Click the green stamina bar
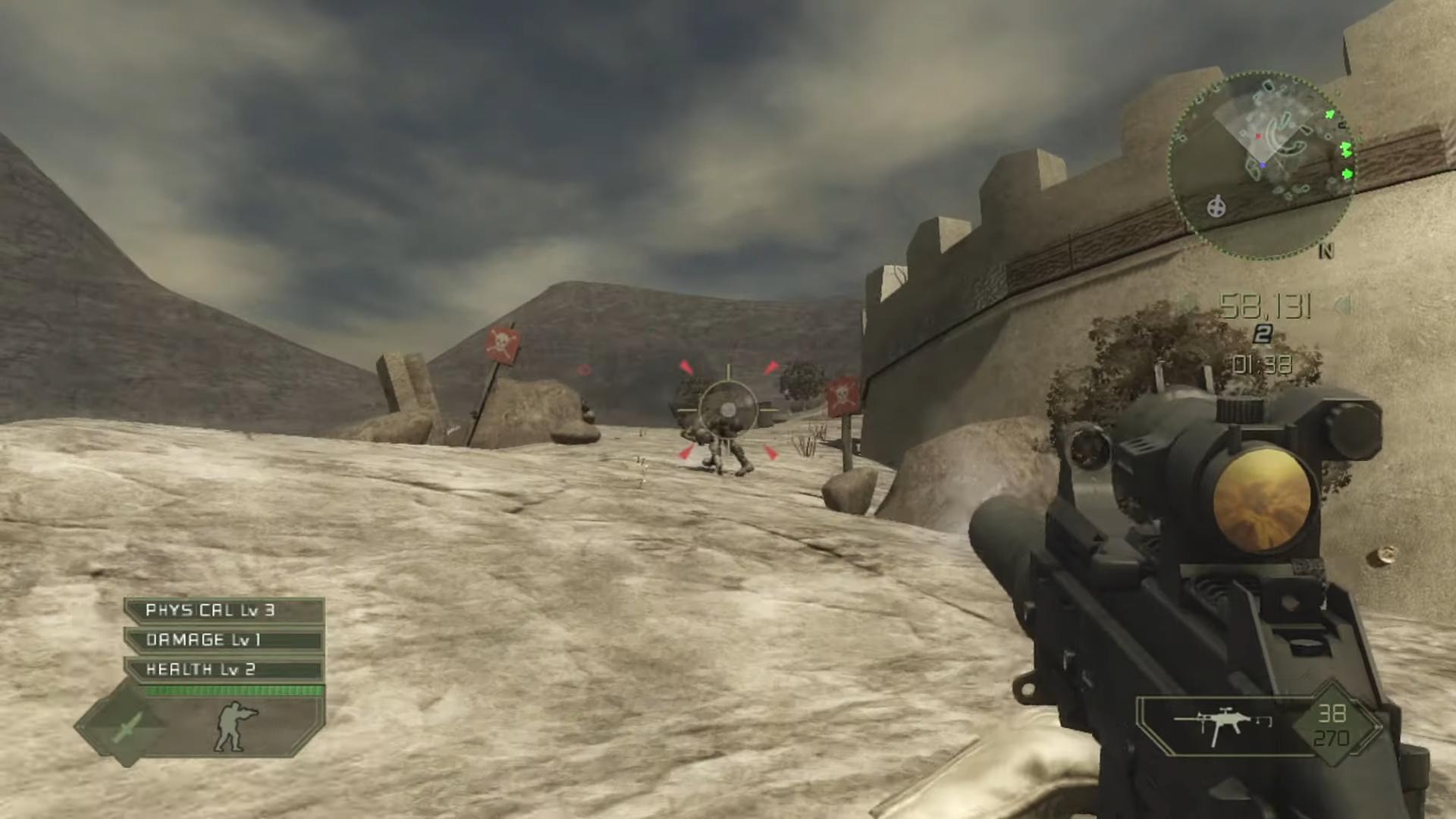 [x=234, y=690]
